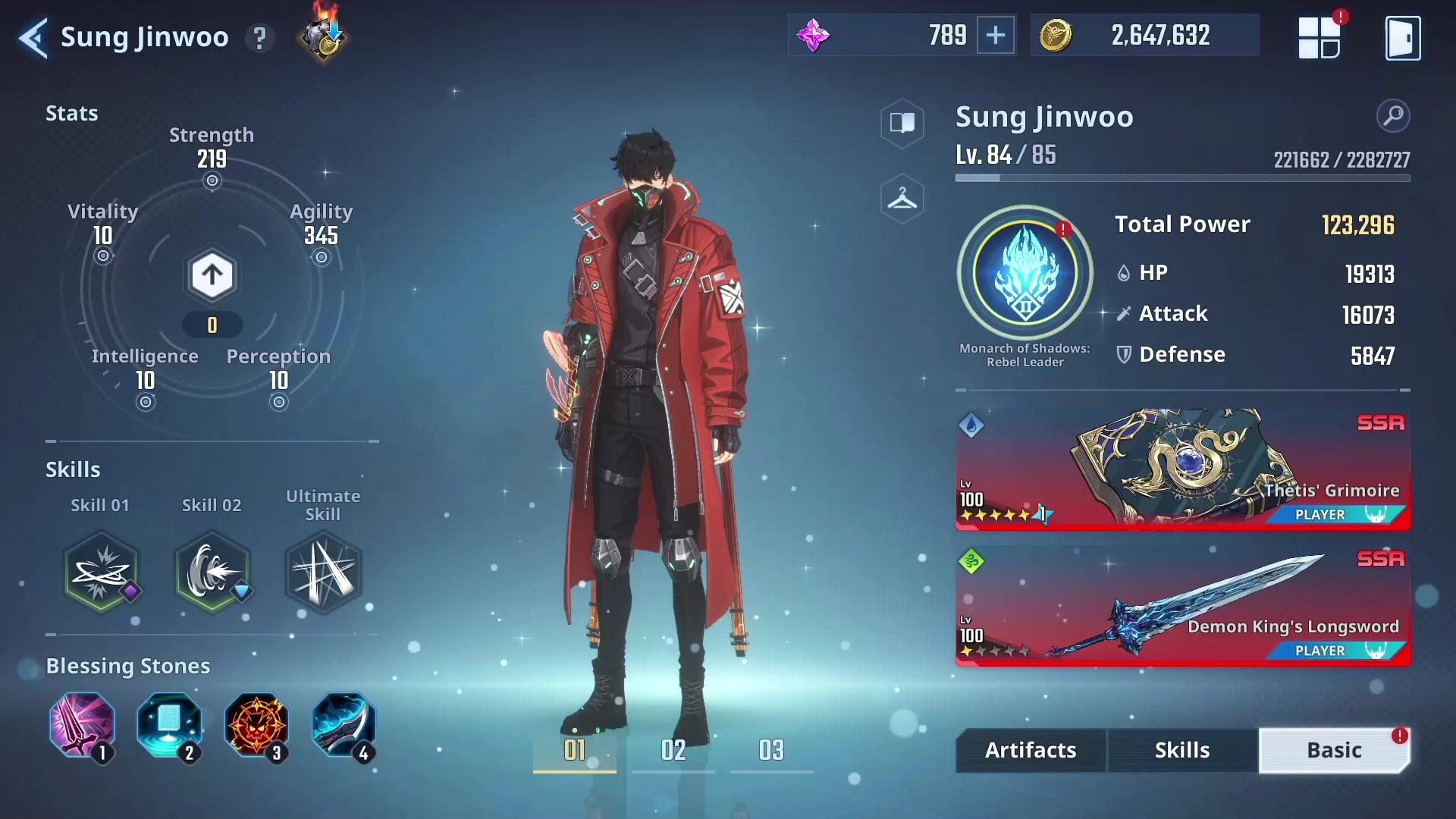Viewport: 1456px width, 819px height.
Task: Switch to preset 03
Action: [771, 750]
